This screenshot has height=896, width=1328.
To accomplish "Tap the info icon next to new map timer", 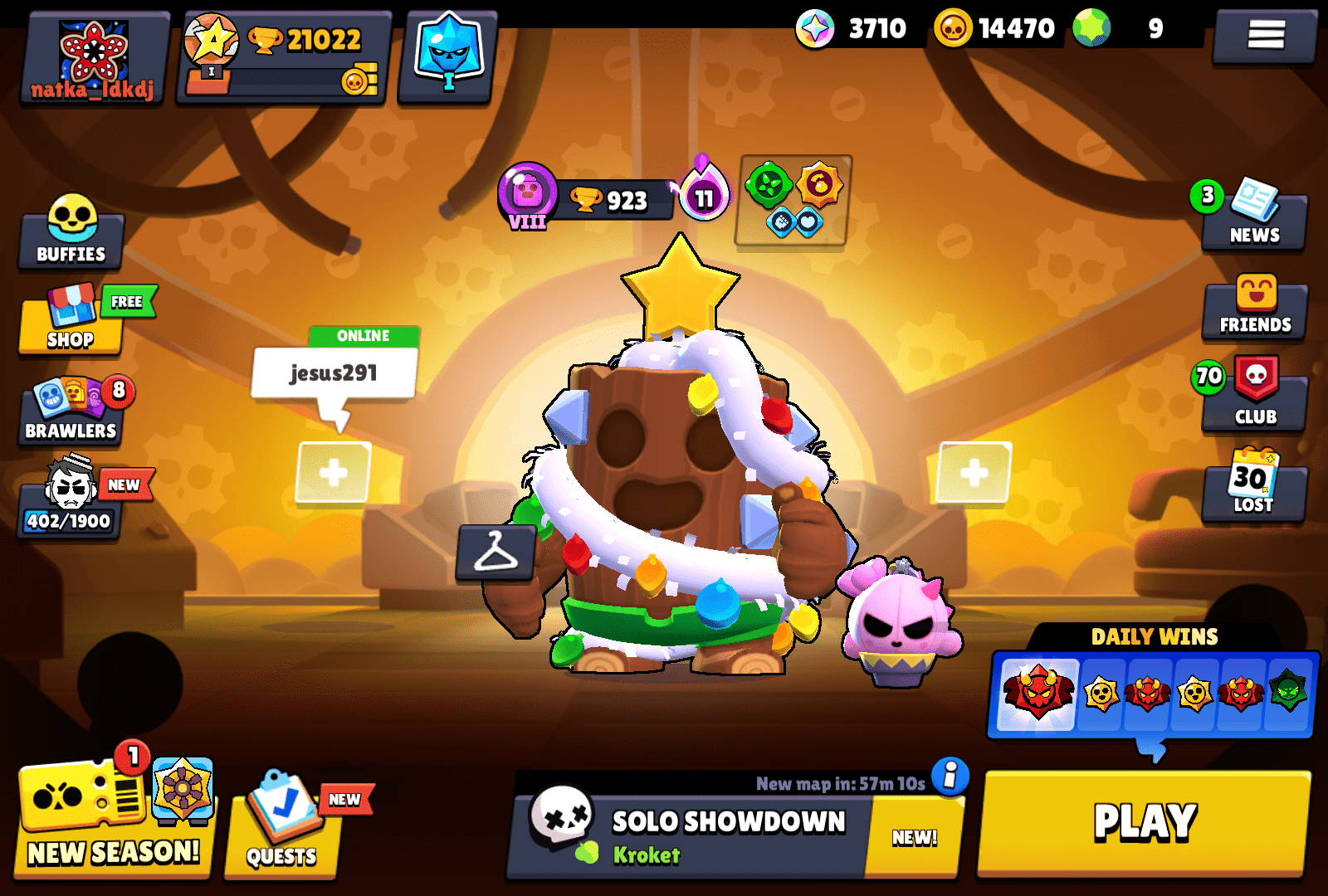I will coord(949,776).
